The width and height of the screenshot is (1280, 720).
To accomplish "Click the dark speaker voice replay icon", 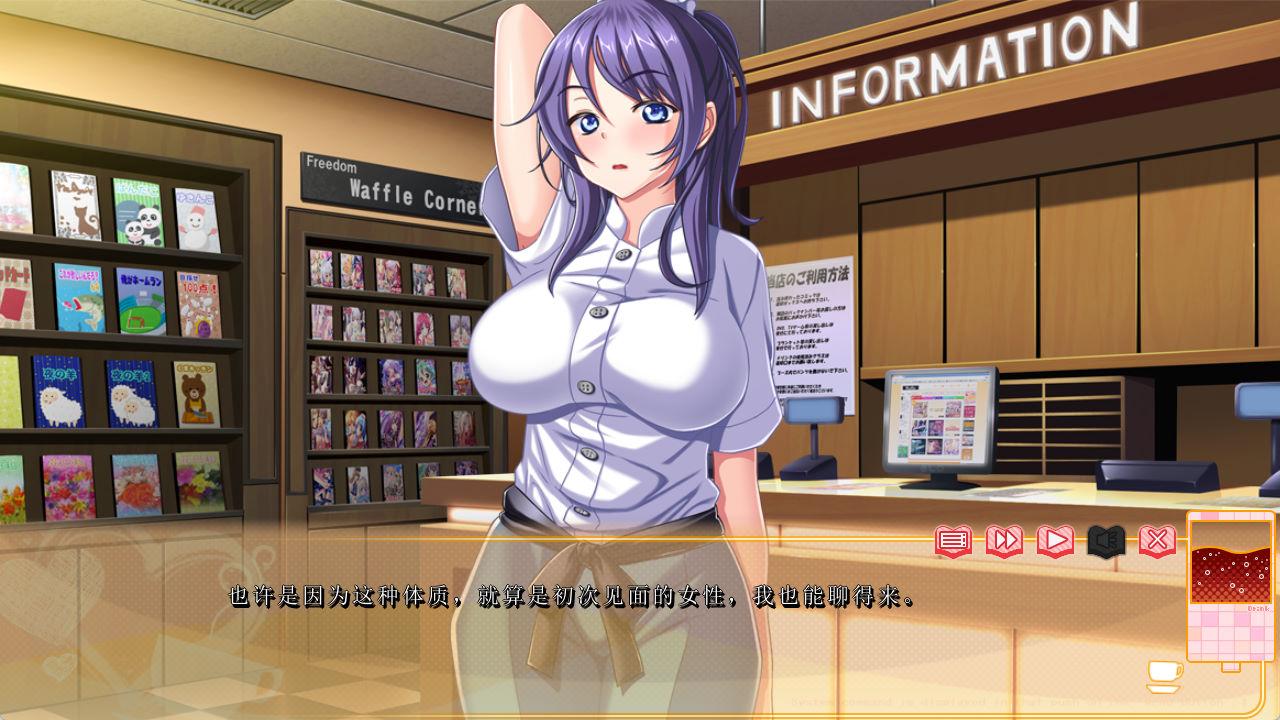I will pos(1106,541).
